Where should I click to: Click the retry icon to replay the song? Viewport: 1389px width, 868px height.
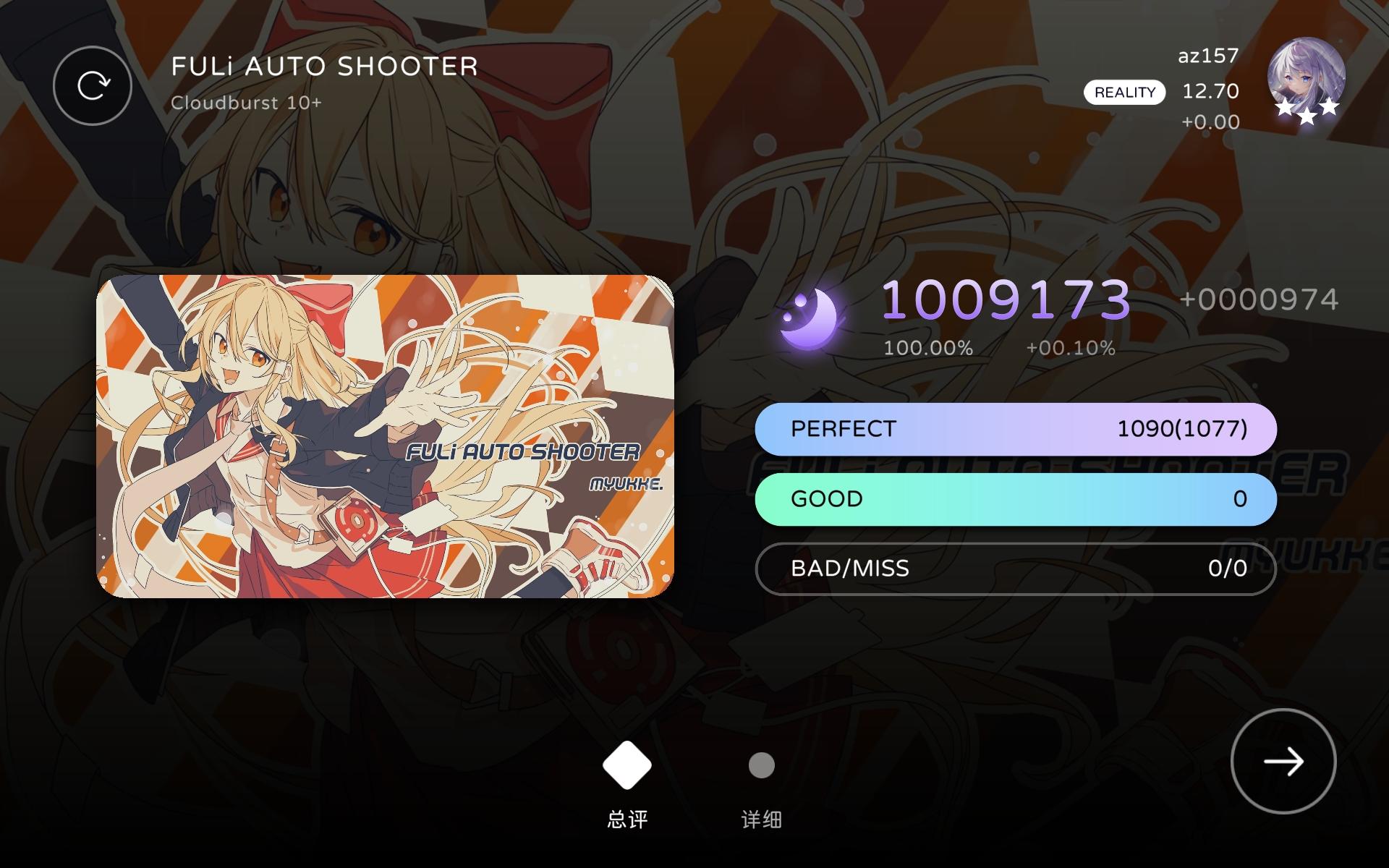point(92,85)
